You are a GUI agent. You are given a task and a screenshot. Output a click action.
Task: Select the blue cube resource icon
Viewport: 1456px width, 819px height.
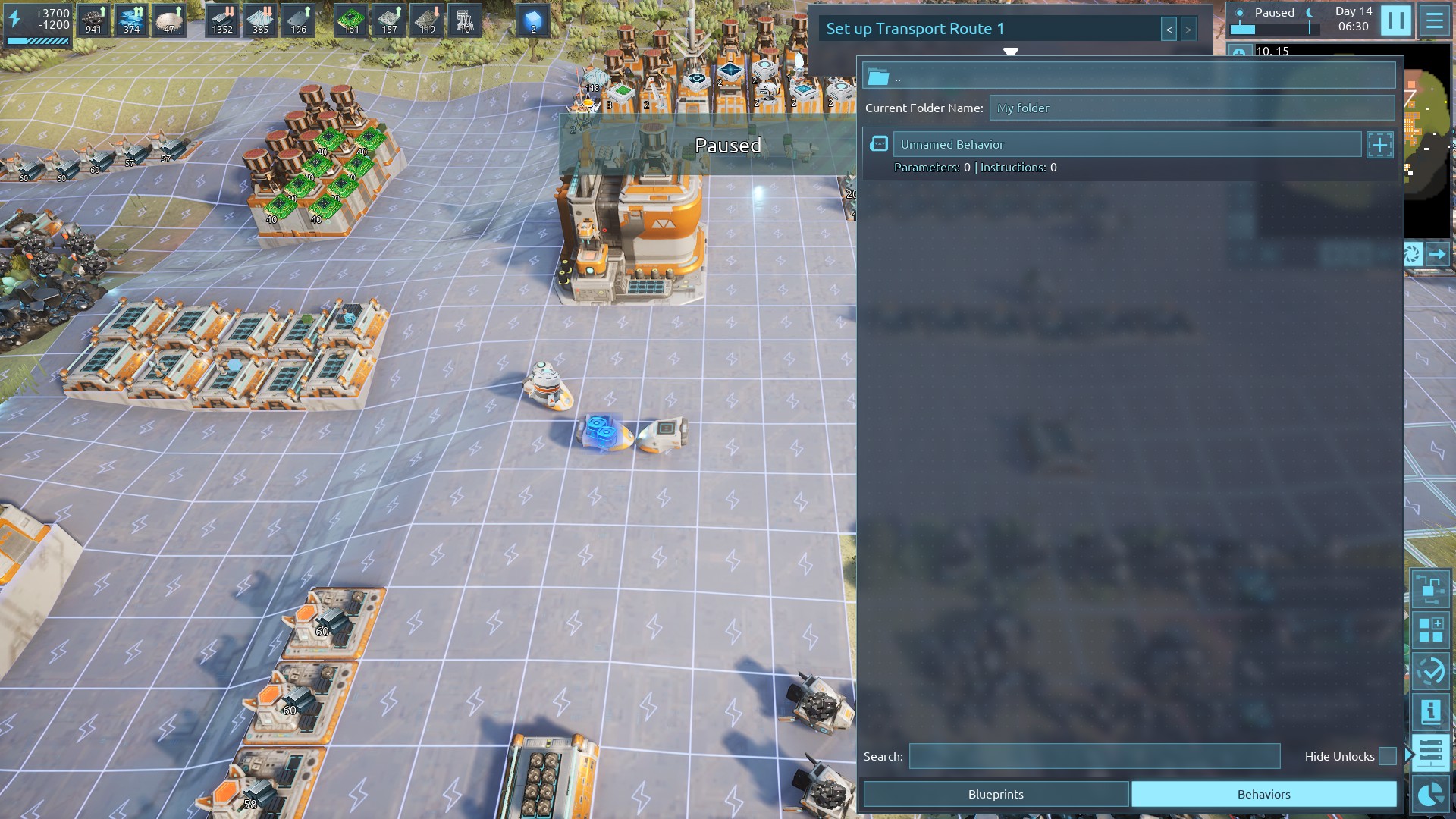point(532,20)
